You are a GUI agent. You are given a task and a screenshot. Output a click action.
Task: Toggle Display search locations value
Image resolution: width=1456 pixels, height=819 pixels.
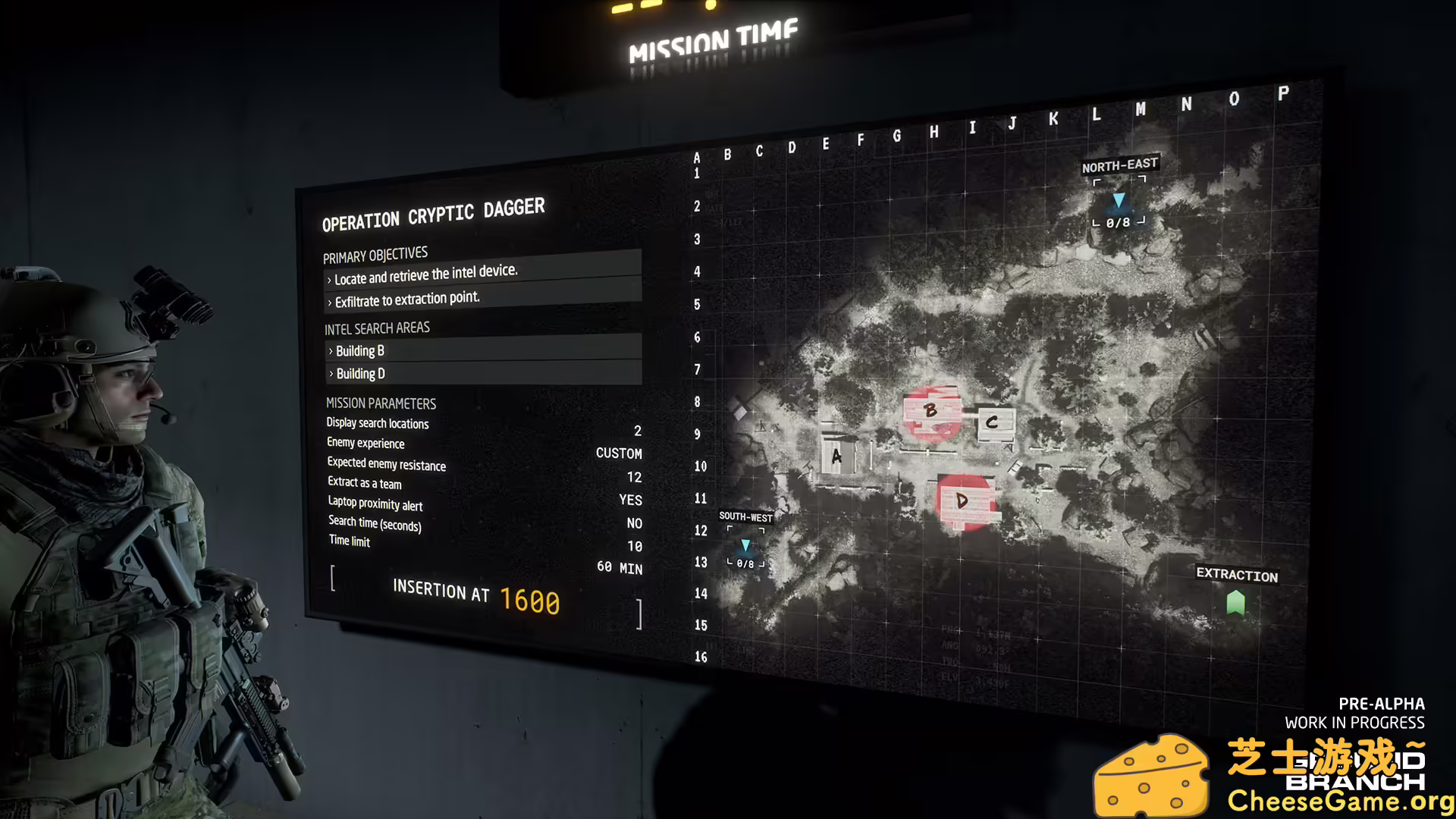[x=638, y=431]
